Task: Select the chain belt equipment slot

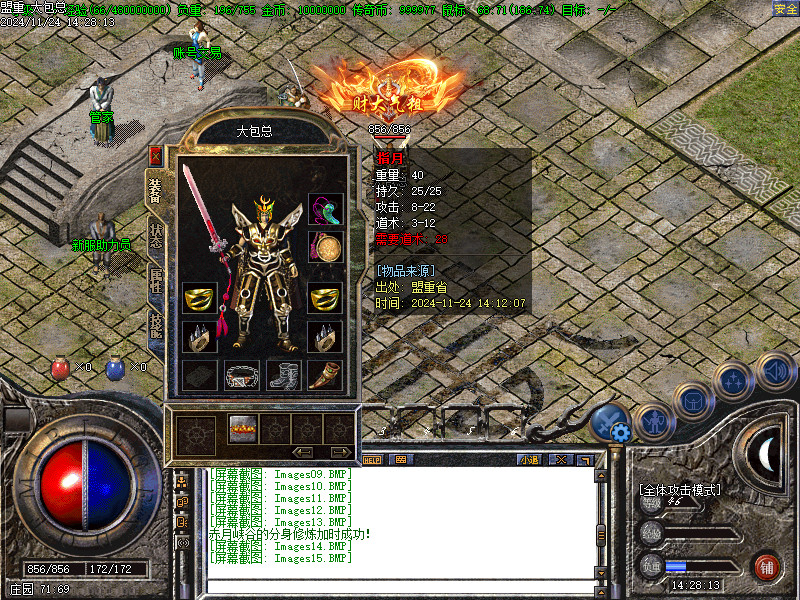Action: (241, 375)
